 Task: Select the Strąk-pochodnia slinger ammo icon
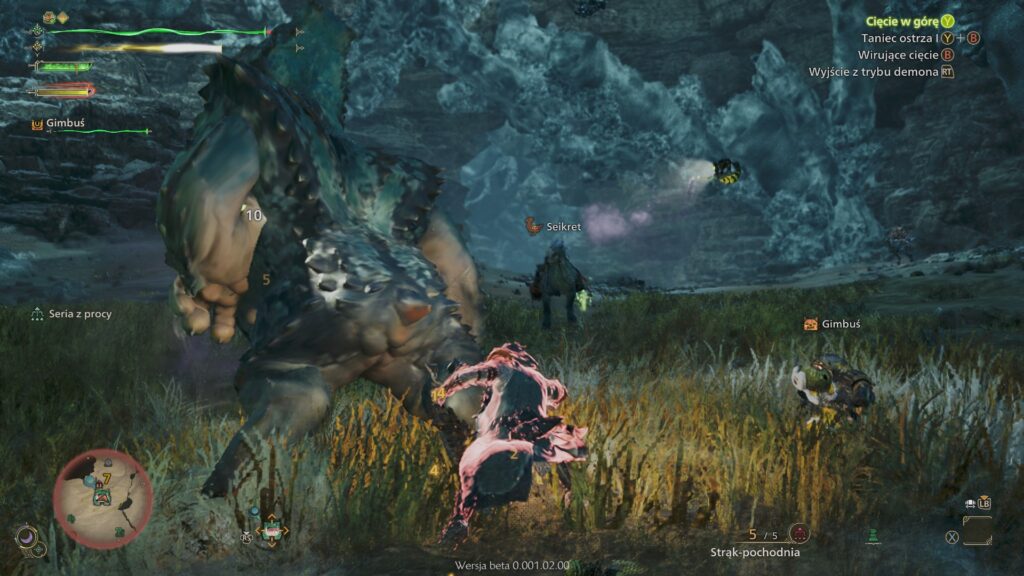(x=799, y=533)
